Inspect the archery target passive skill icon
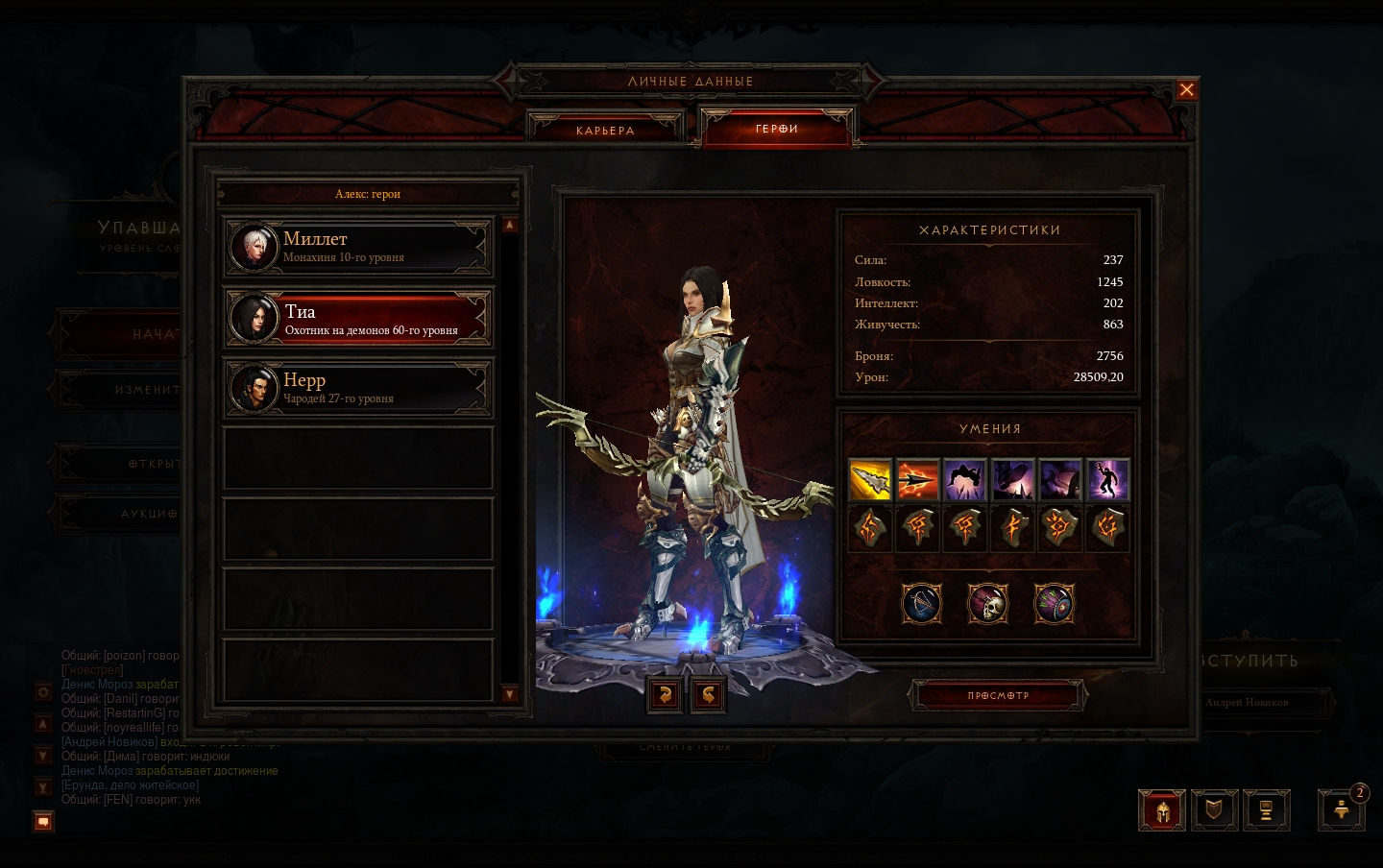The height and width of the screenshot is (868, 1383). (1054, 604)
